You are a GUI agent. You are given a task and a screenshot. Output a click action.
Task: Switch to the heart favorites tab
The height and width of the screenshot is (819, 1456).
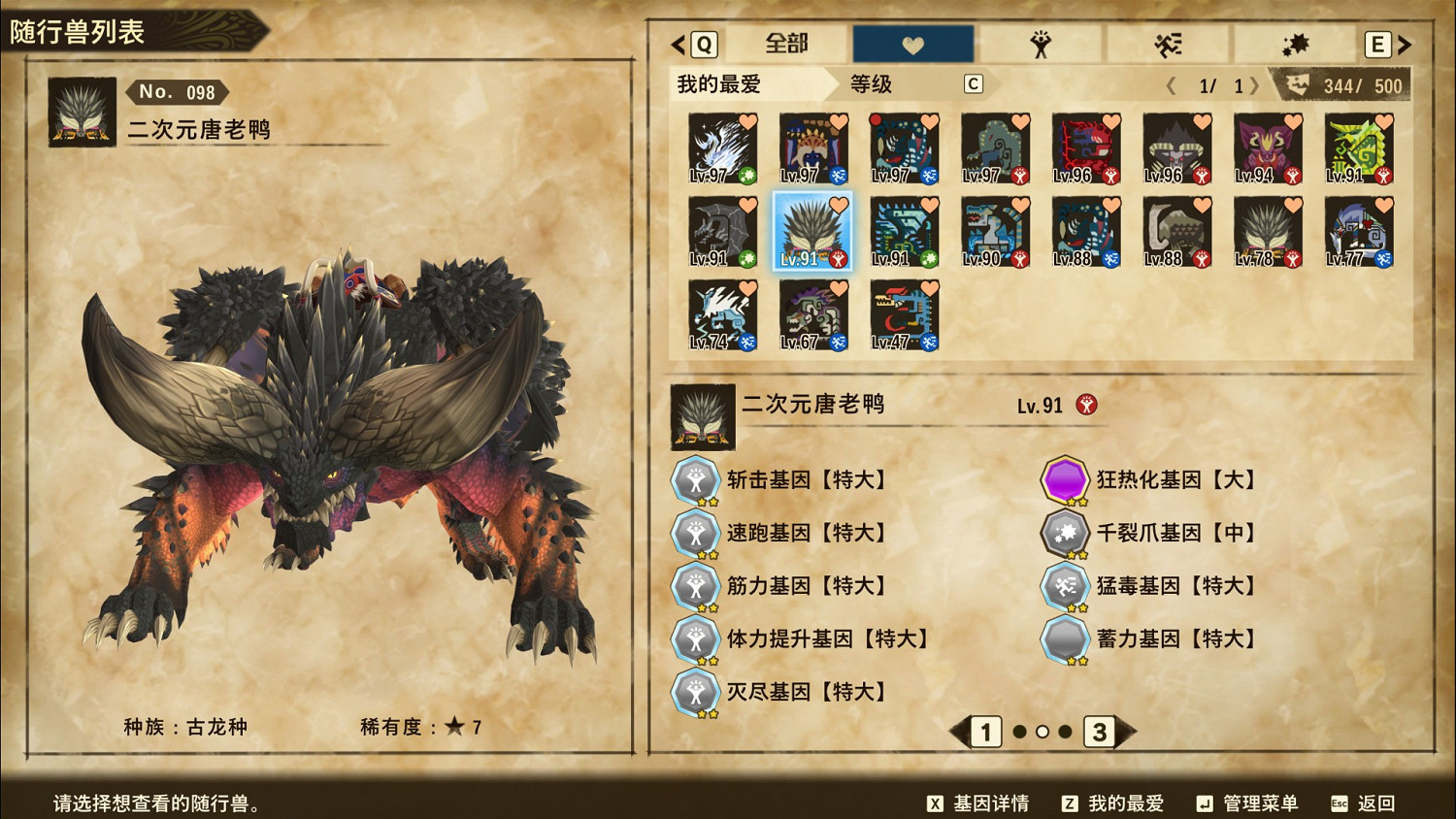[x=912, y=44]
